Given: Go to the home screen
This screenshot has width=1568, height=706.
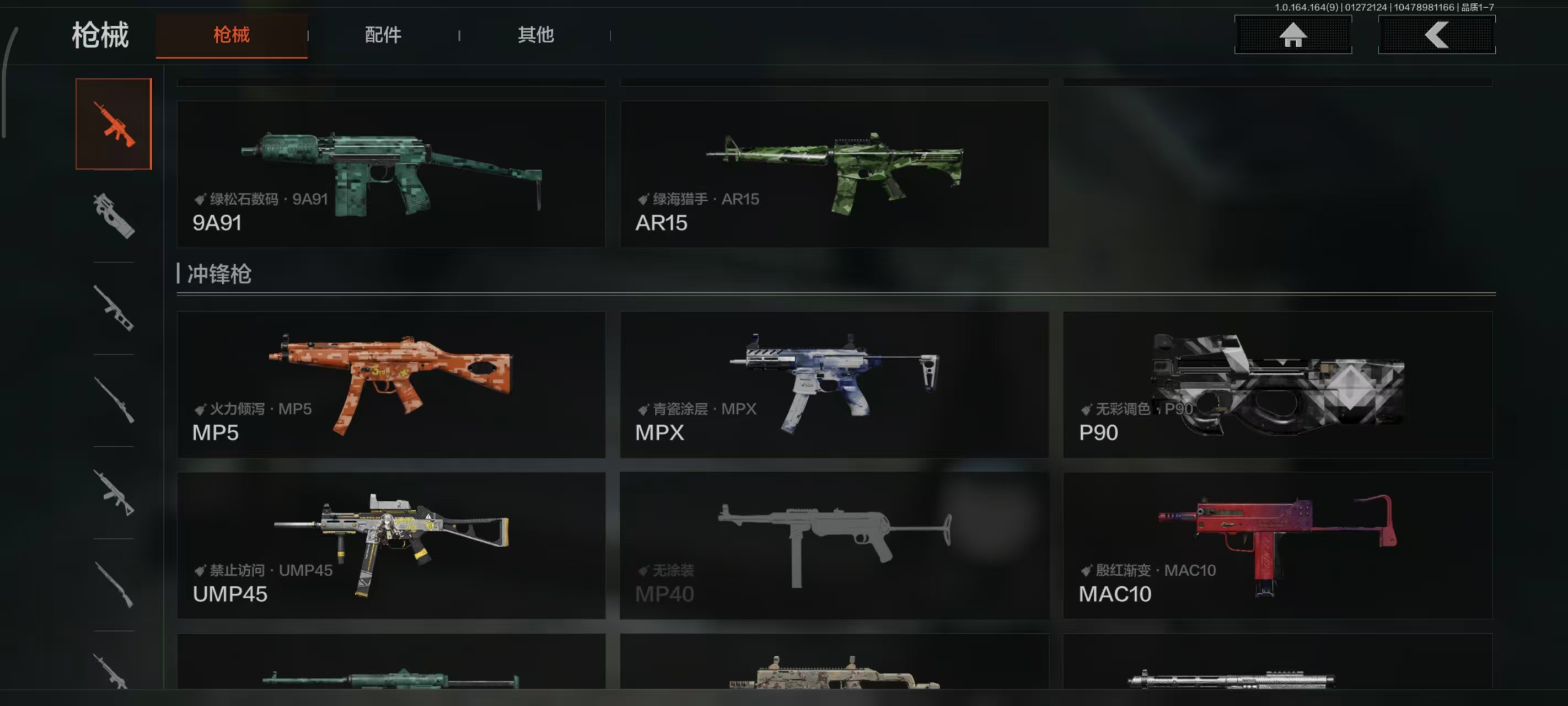Looking at the screenshot, I should [x=1292, y=35].
